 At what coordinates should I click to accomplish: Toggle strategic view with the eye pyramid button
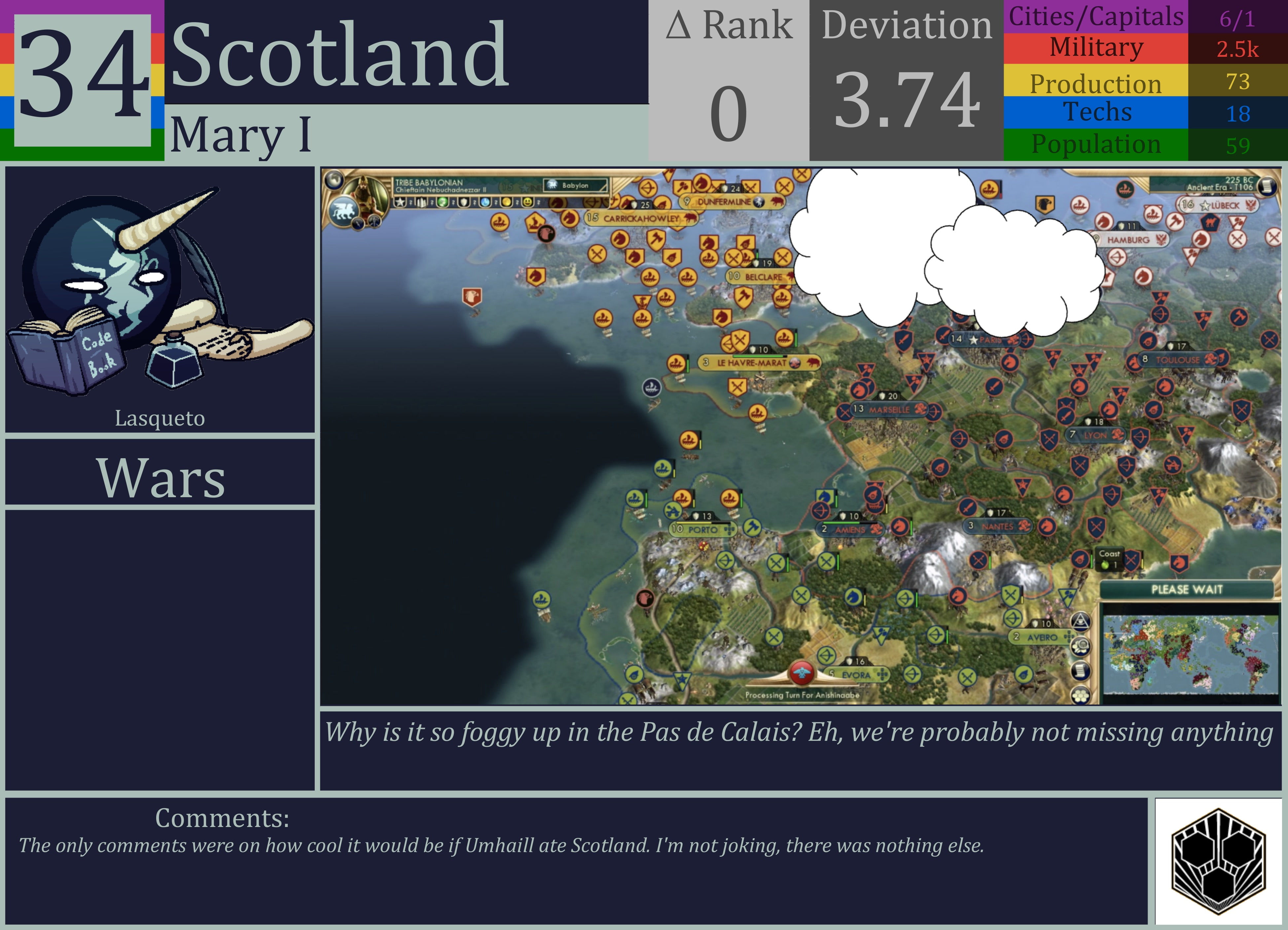tap(1081, 621)
